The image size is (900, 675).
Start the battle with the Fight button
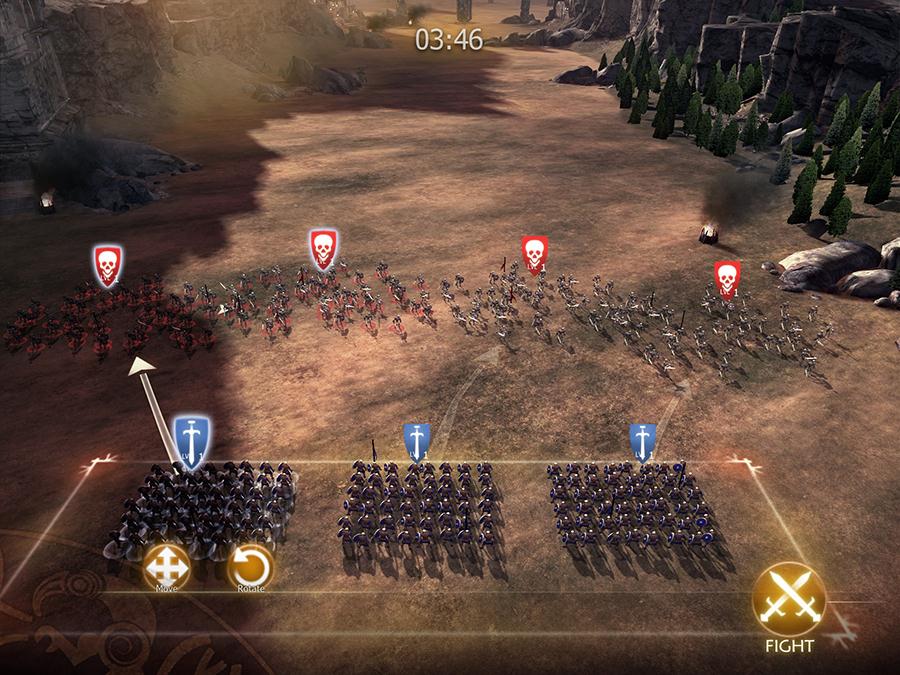coord(789,601)
